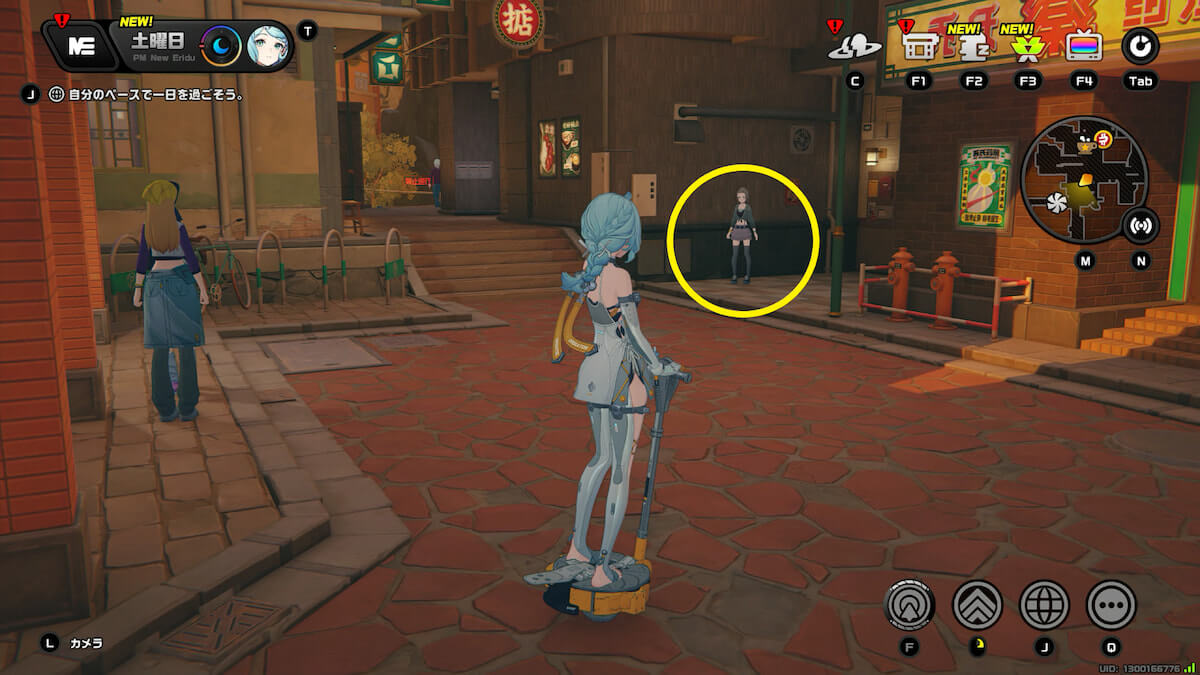Open the circular dial menu button
The image size is (1200, 675).
1139,45
